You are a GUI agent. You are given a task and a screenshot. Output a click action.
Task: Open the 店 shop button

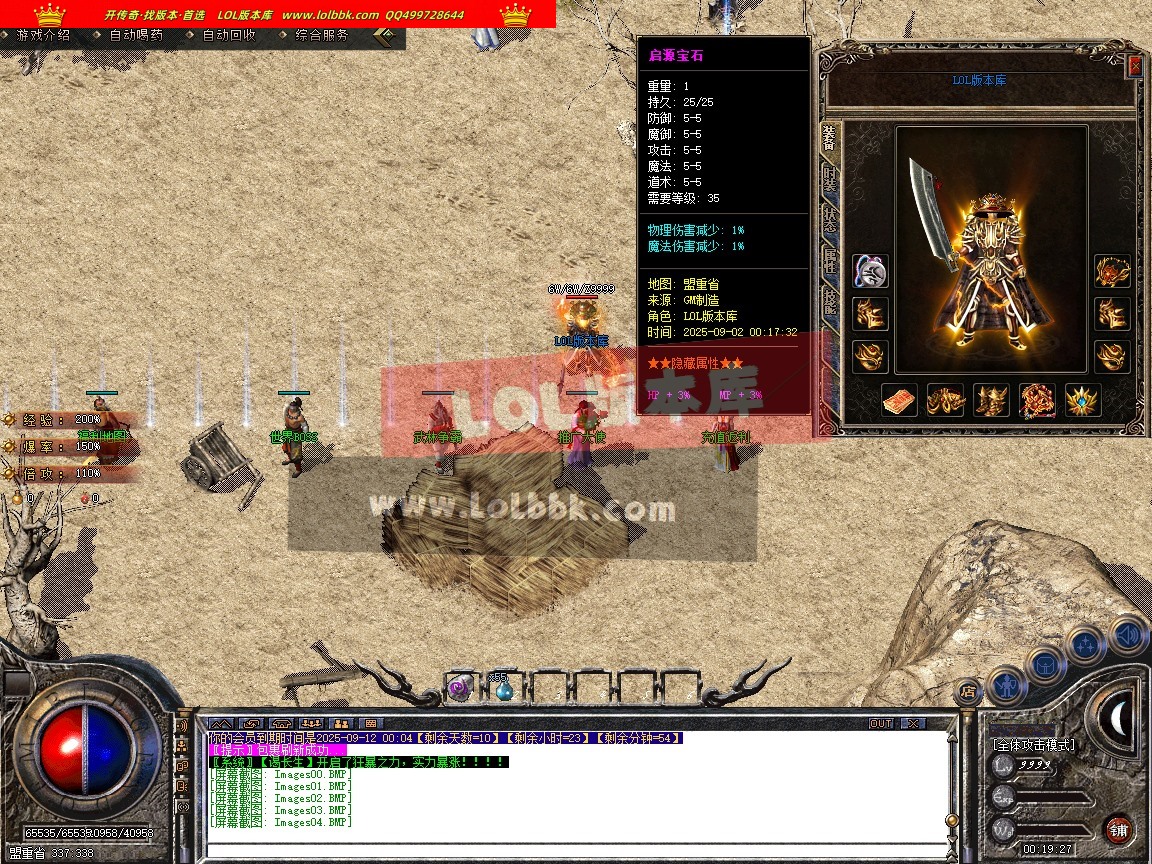pyautogui.click(x=967, y=689)
